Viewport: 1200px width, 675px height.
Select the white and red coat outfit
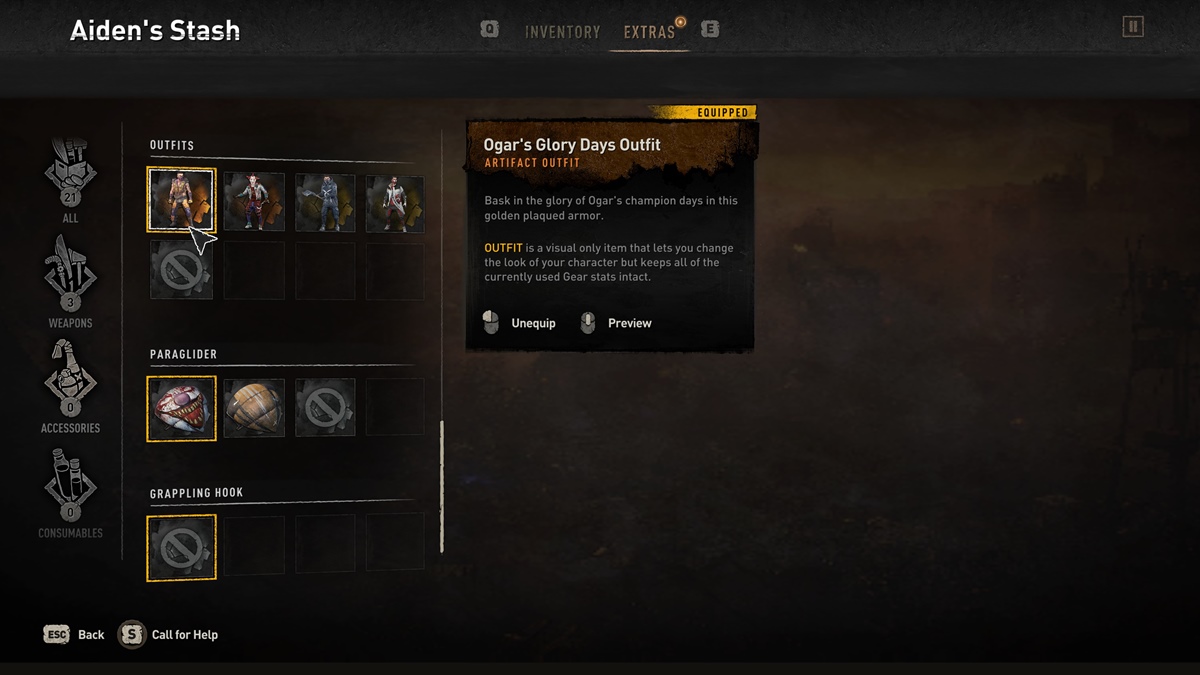(x=395, y=202)
